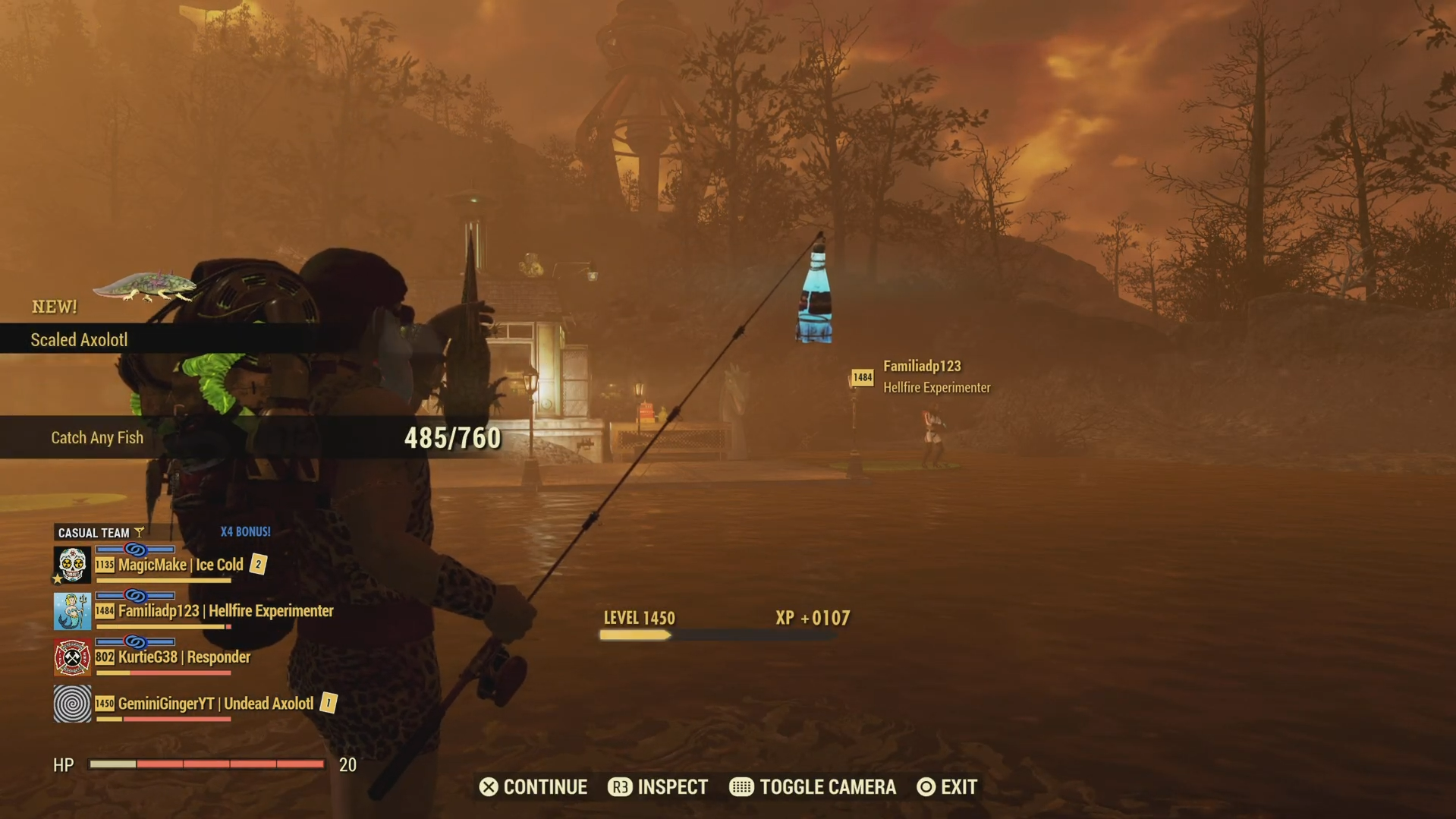Open the CASUAL TEAM panel header
This screenshot has height=819, width=1456.
tap(96, 532)
